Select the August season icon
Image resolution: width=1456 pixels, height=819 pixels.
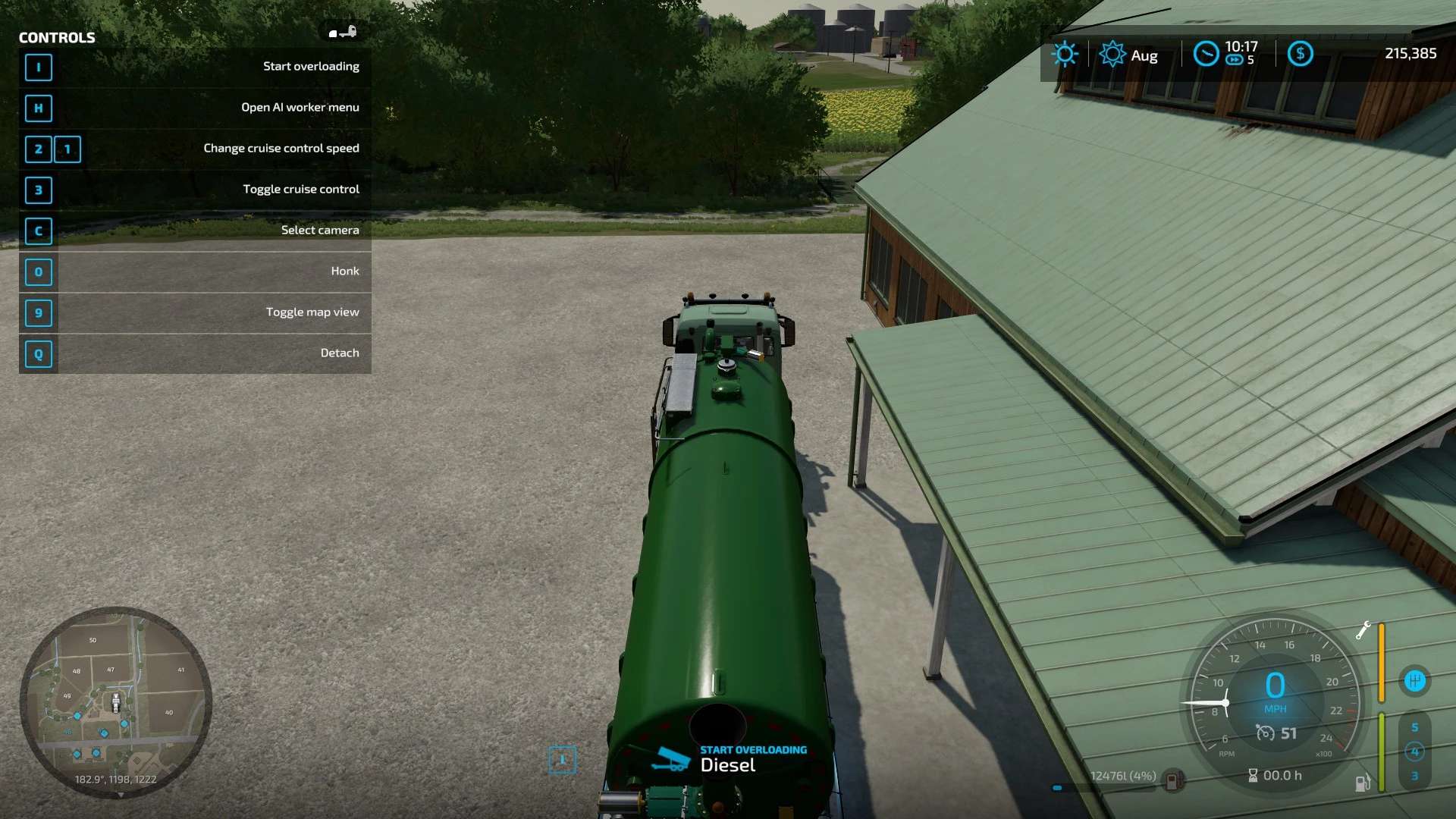[1112, 55]
